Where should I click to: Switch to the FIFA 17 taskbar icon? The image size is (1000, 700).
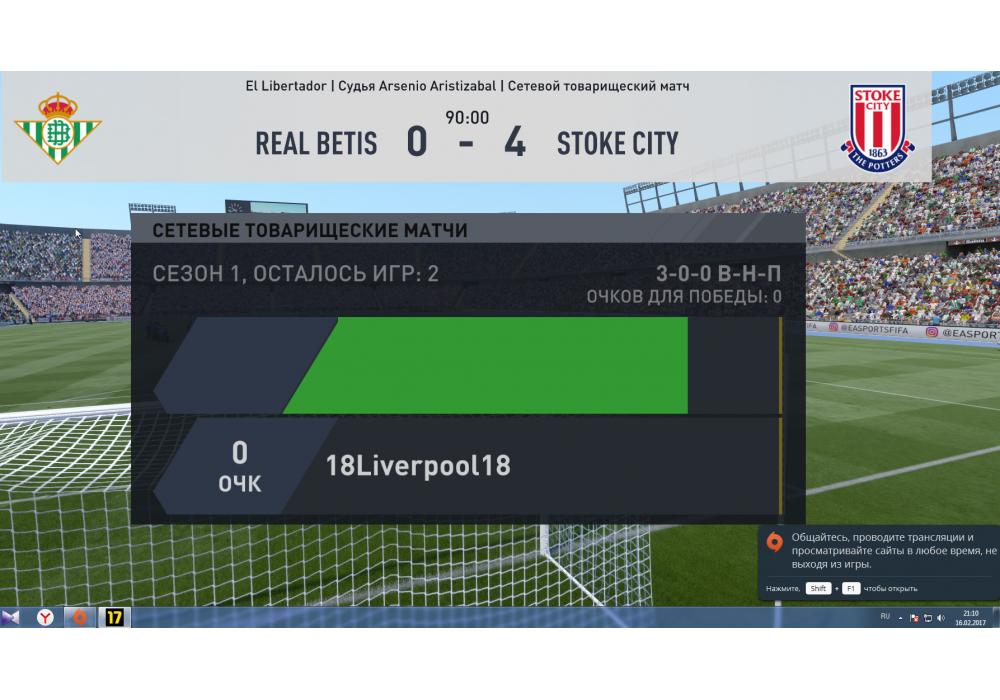coord(115,617)
